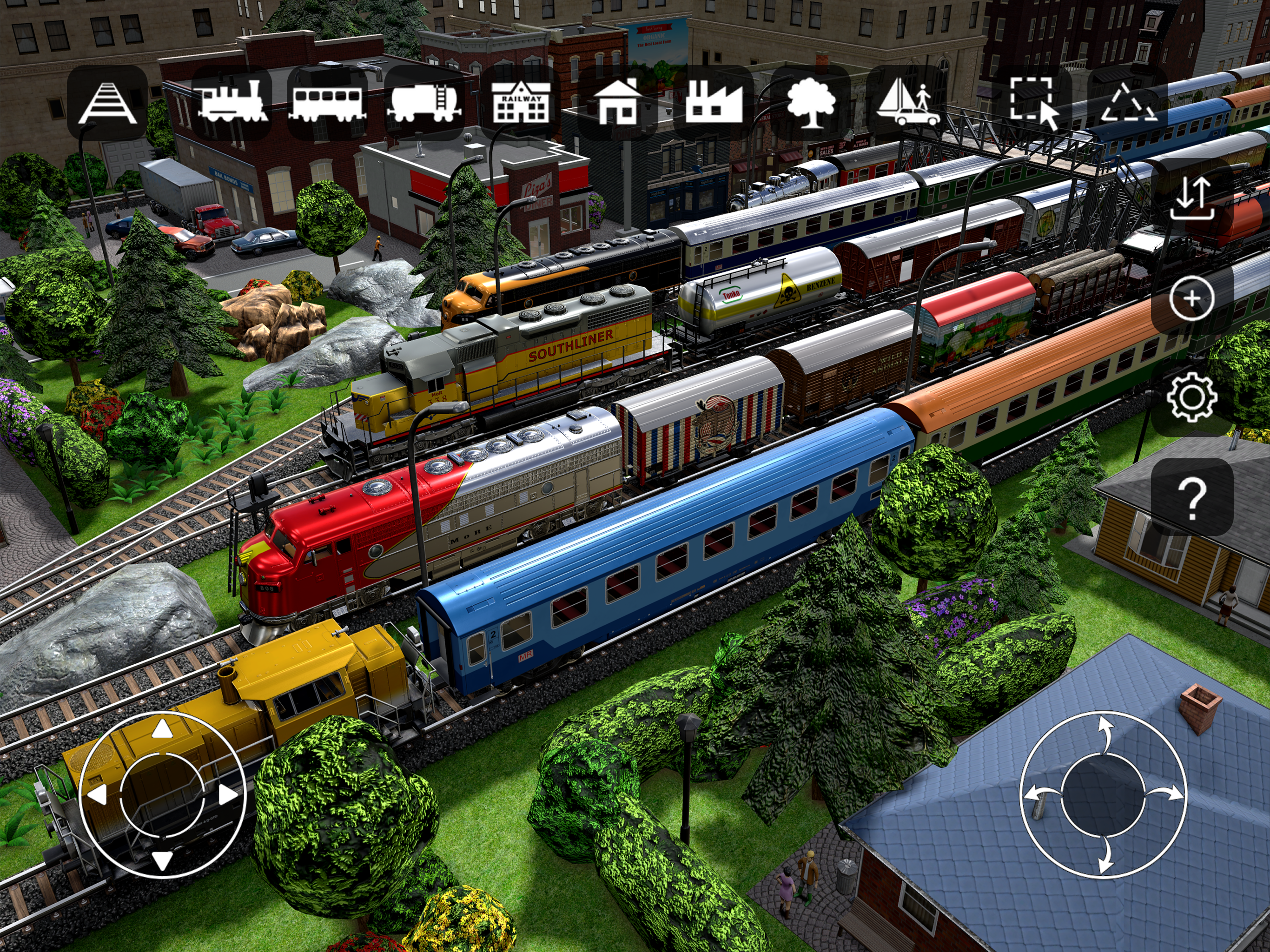Select the tree vegetation category

click(810, 103)
